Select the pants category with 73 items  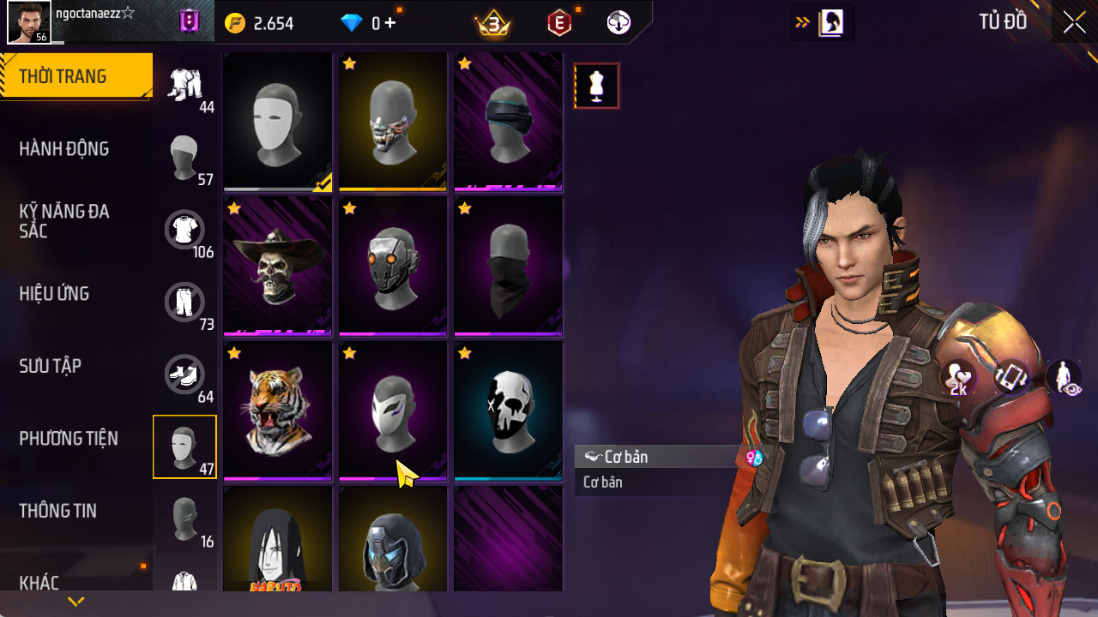[185, 304]
